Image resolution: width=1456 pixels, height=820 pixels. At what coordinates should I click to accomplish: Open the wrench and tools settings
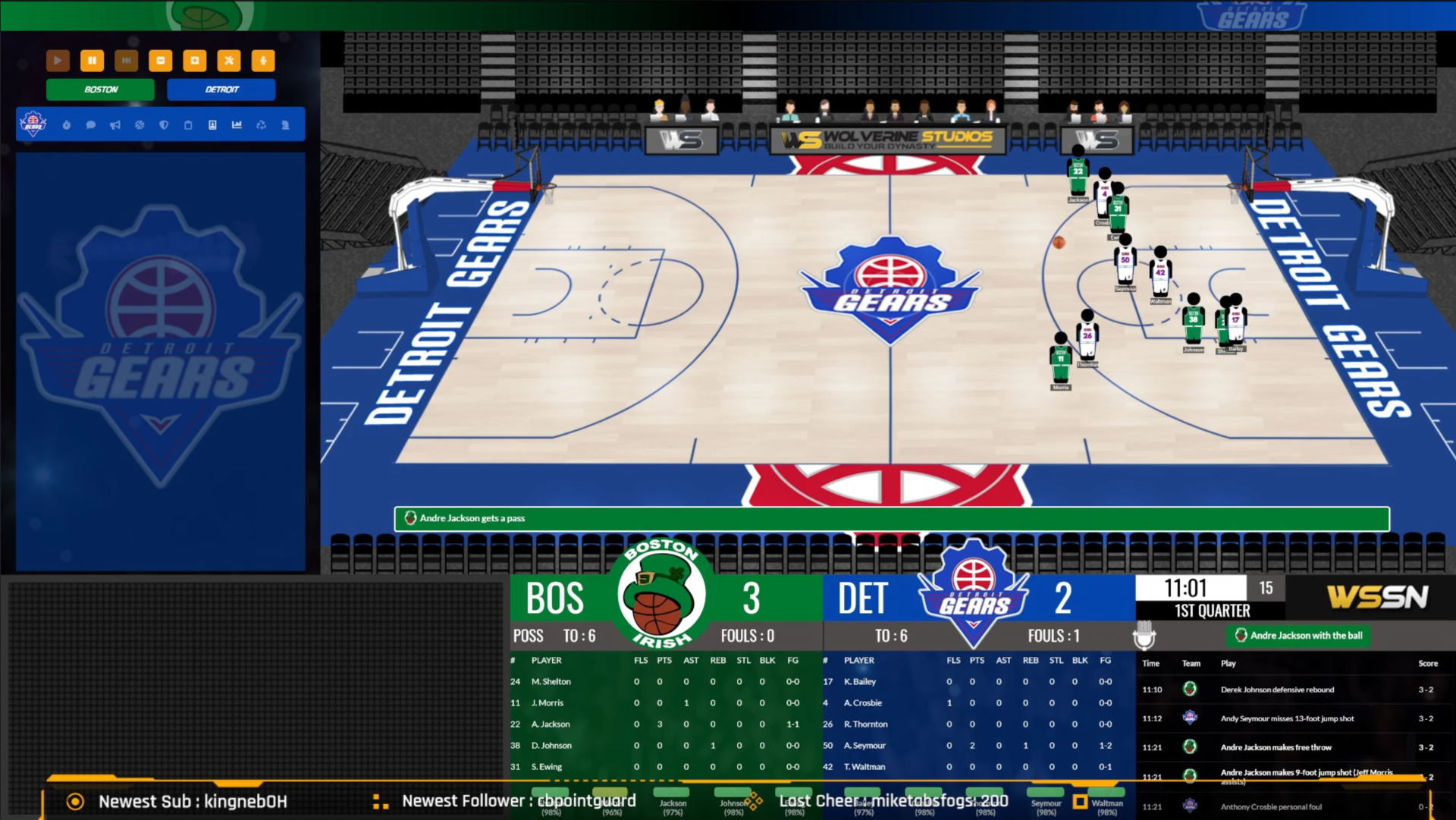point(228,61)
